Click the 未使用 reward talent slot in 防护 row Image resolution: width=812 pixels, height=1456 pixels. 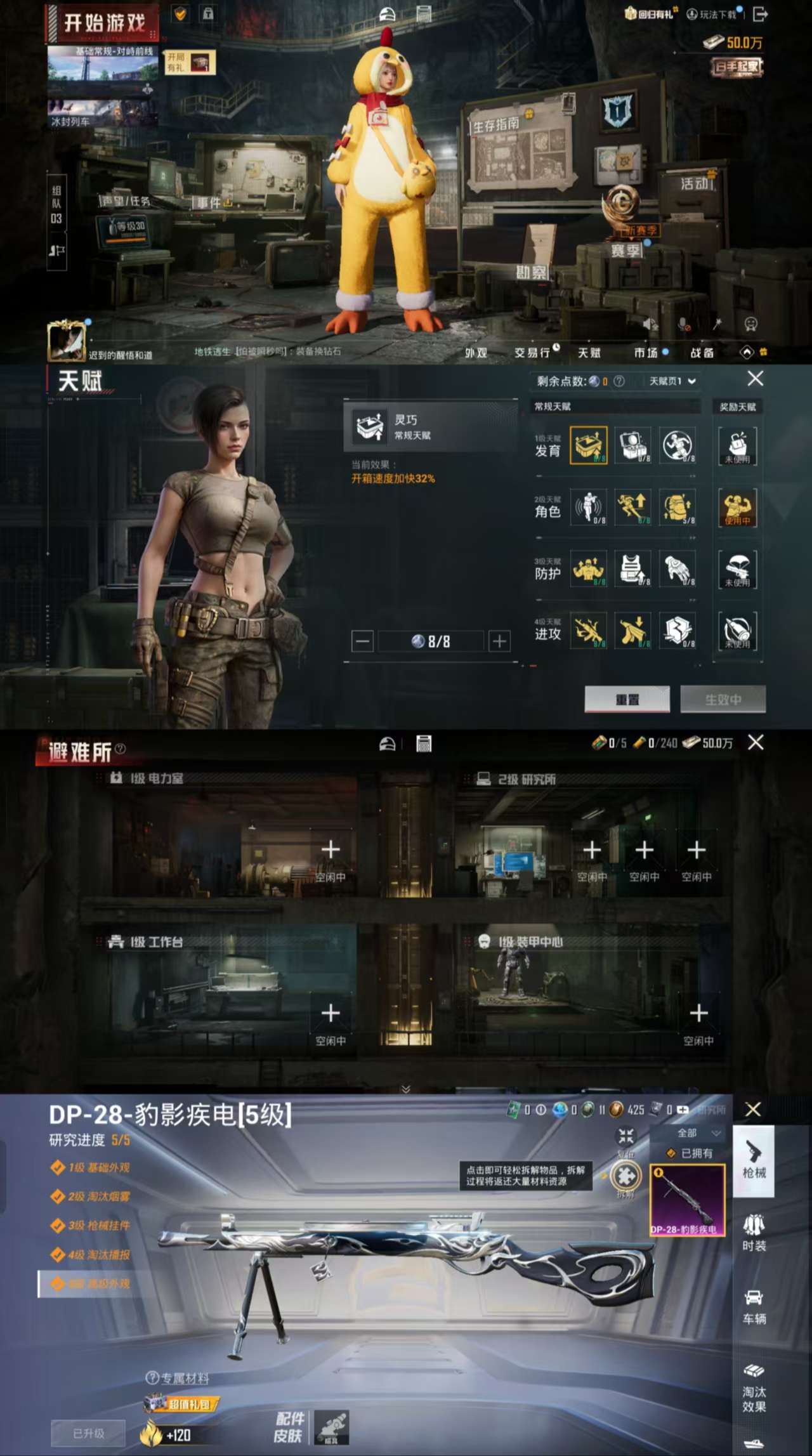click(738, 570)
